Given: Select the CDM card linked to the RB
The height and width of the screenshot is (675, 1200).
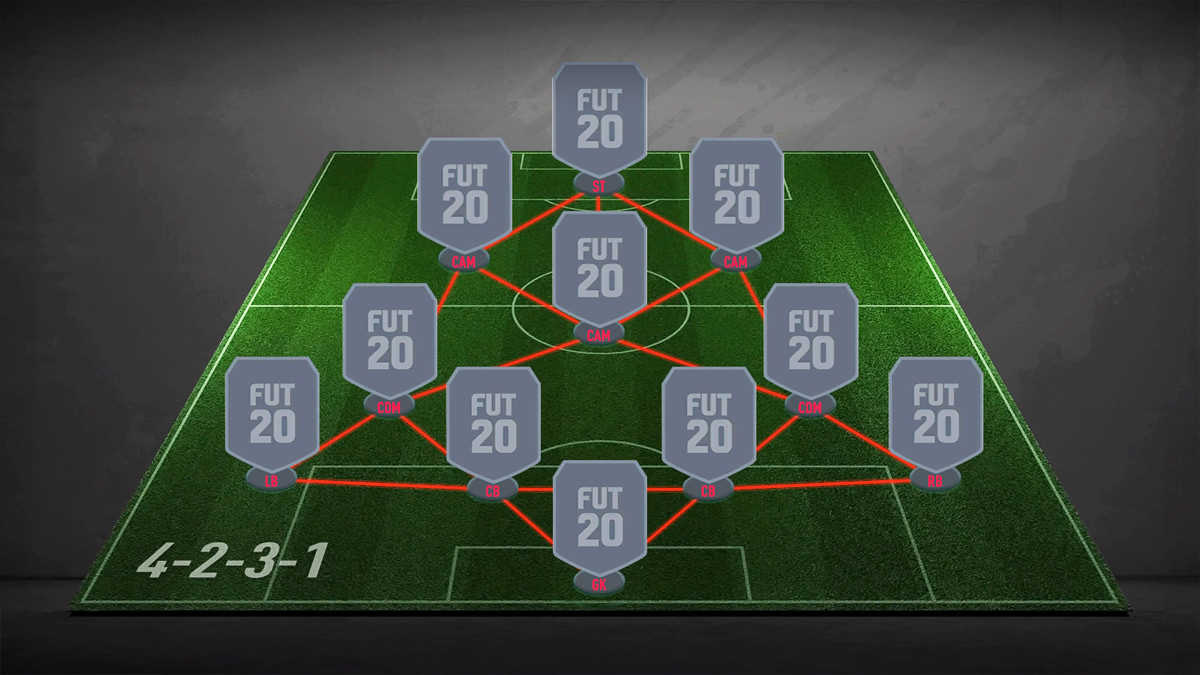Looking at the screenshot, I should coord(810,340).
